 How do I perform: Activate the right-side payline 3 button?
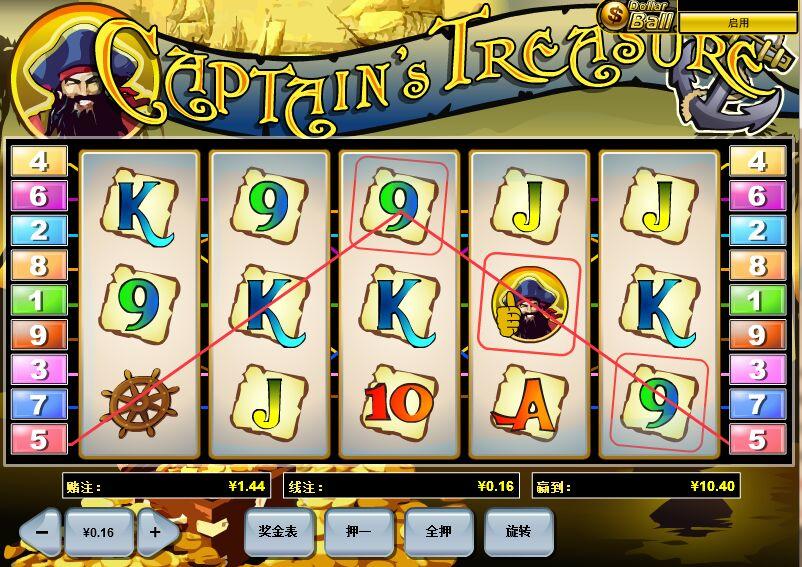(757, 370)
